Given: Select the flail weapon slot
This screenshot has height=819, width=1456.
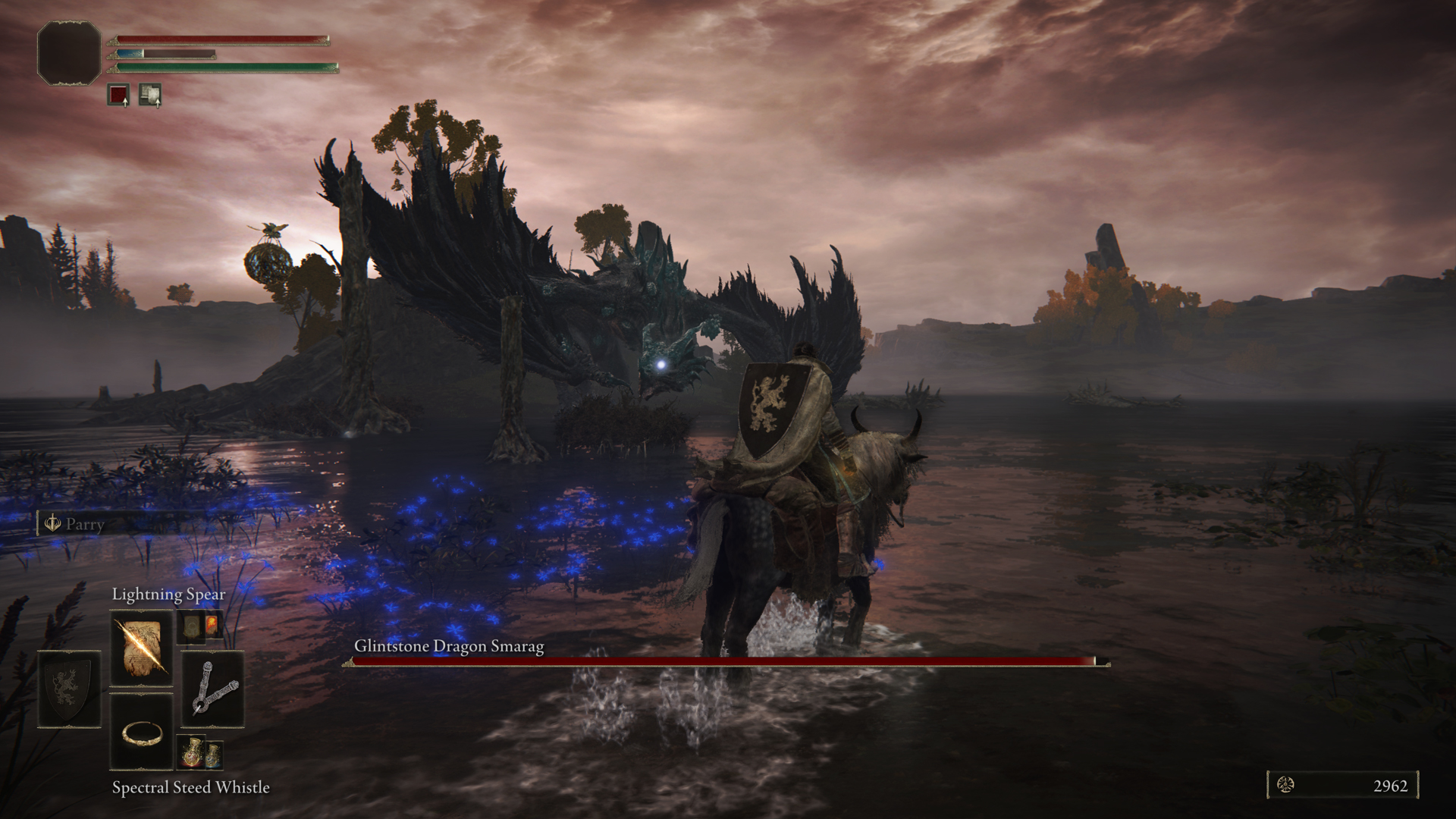Looking at the screenshot, I should click(212, 689).
